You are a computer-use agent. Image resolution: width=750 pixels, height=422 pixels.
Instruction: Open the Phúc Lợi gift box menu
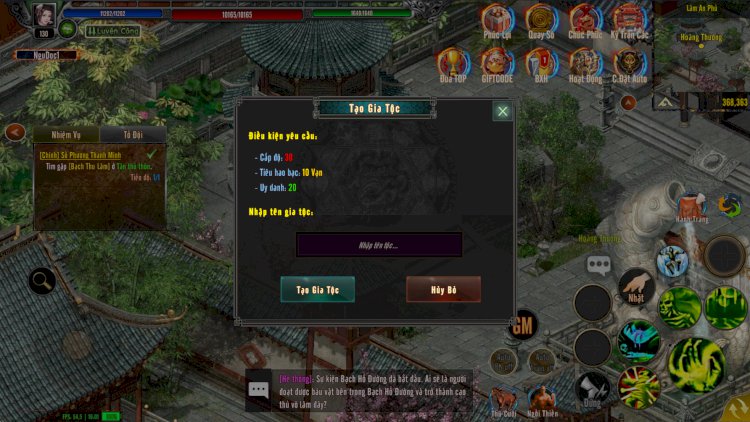[497, 20]
